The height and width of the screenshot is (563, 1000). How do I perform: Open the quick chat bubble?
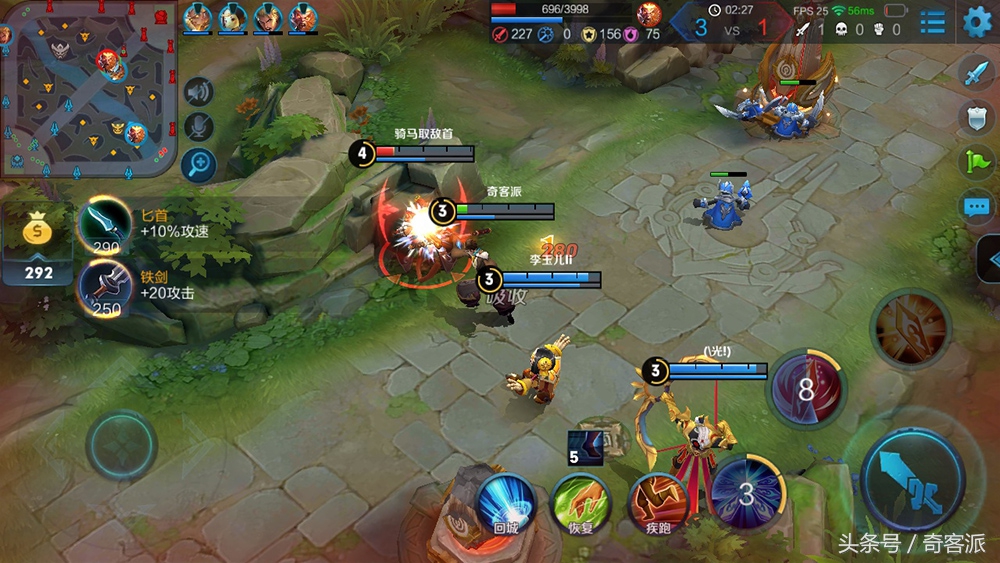coord(976,207)
